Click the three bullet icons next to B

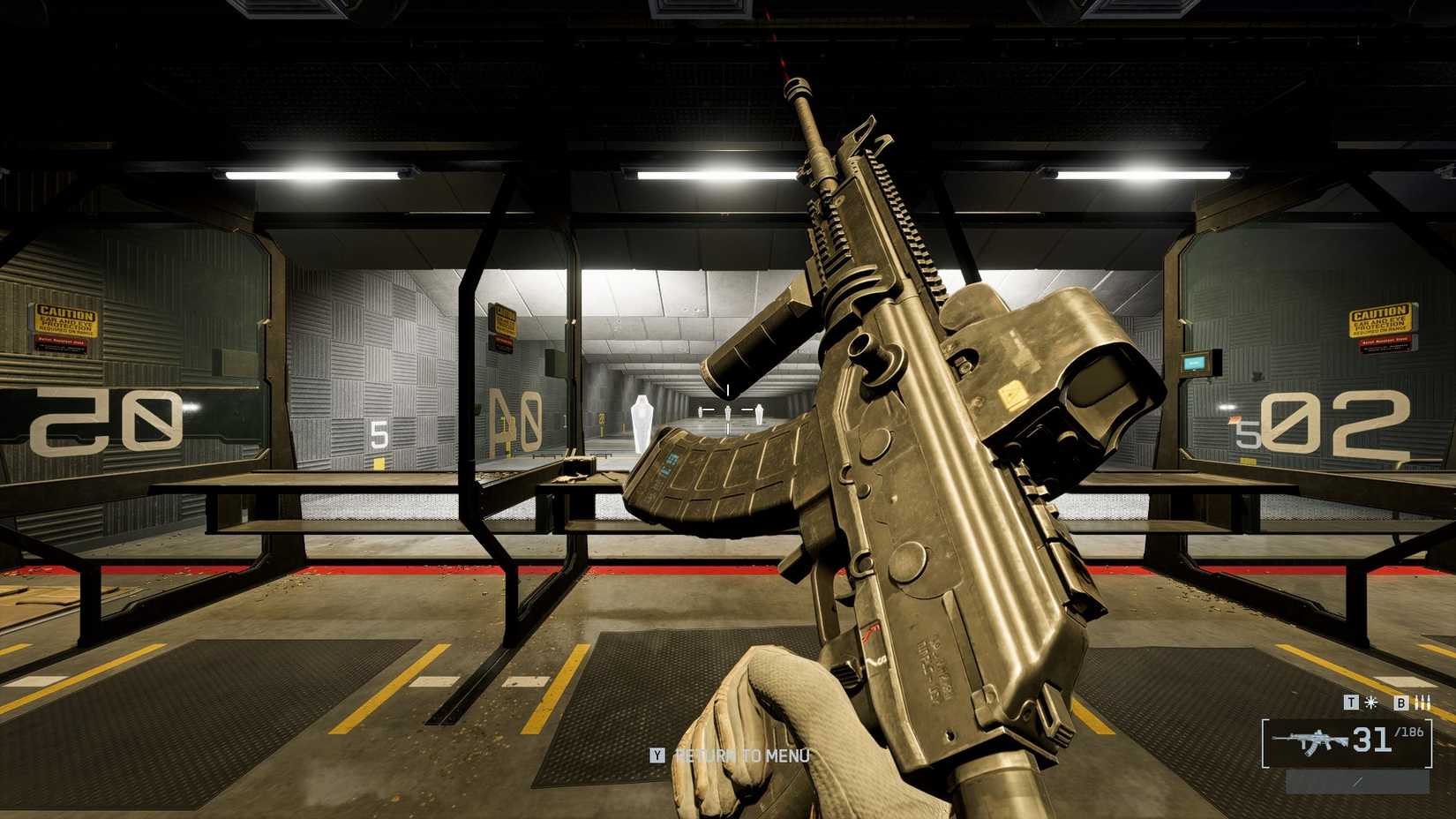click(x=1422, y=703)
